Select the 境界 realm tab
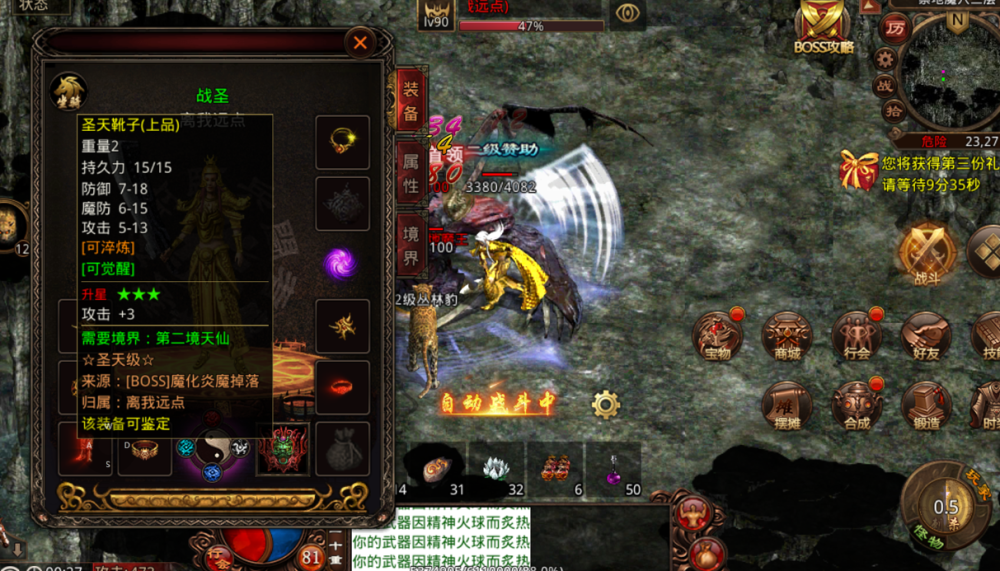The image size is (1000, 571). pyautogui.click(x=410, y=245)
